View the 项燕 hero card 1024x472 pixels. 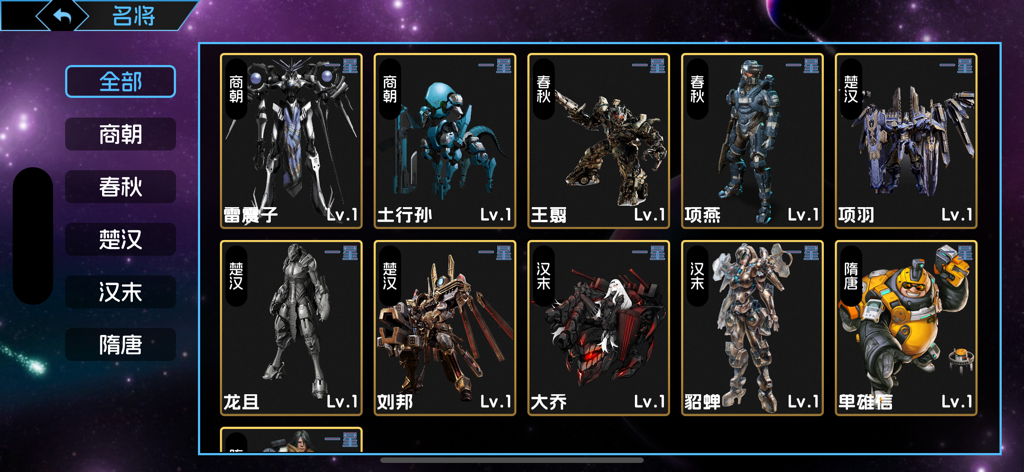(x=752, y=140)
